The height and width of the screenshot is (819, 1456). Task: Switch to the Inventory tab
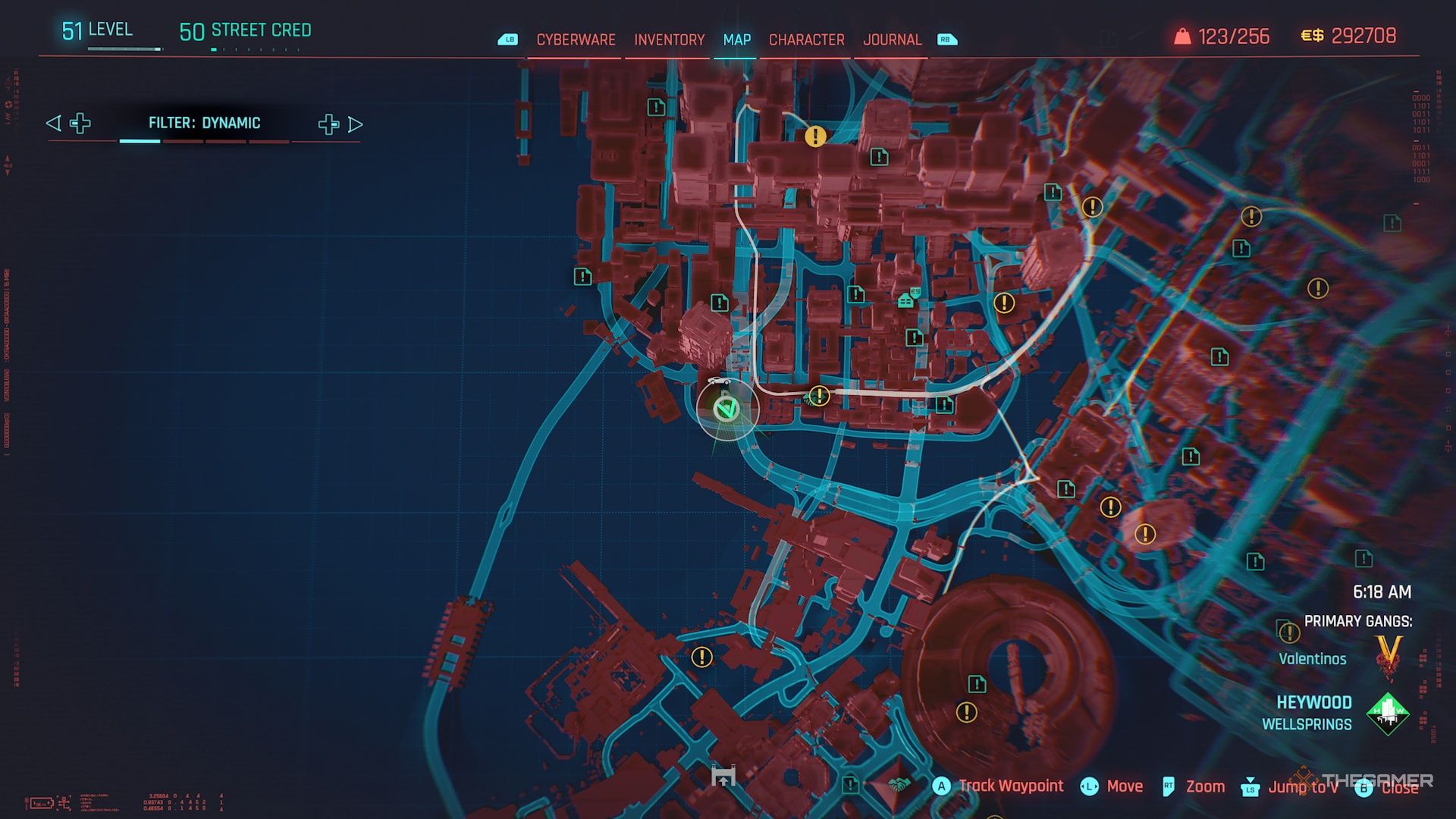pyautogui.click(x=669, y=39)
